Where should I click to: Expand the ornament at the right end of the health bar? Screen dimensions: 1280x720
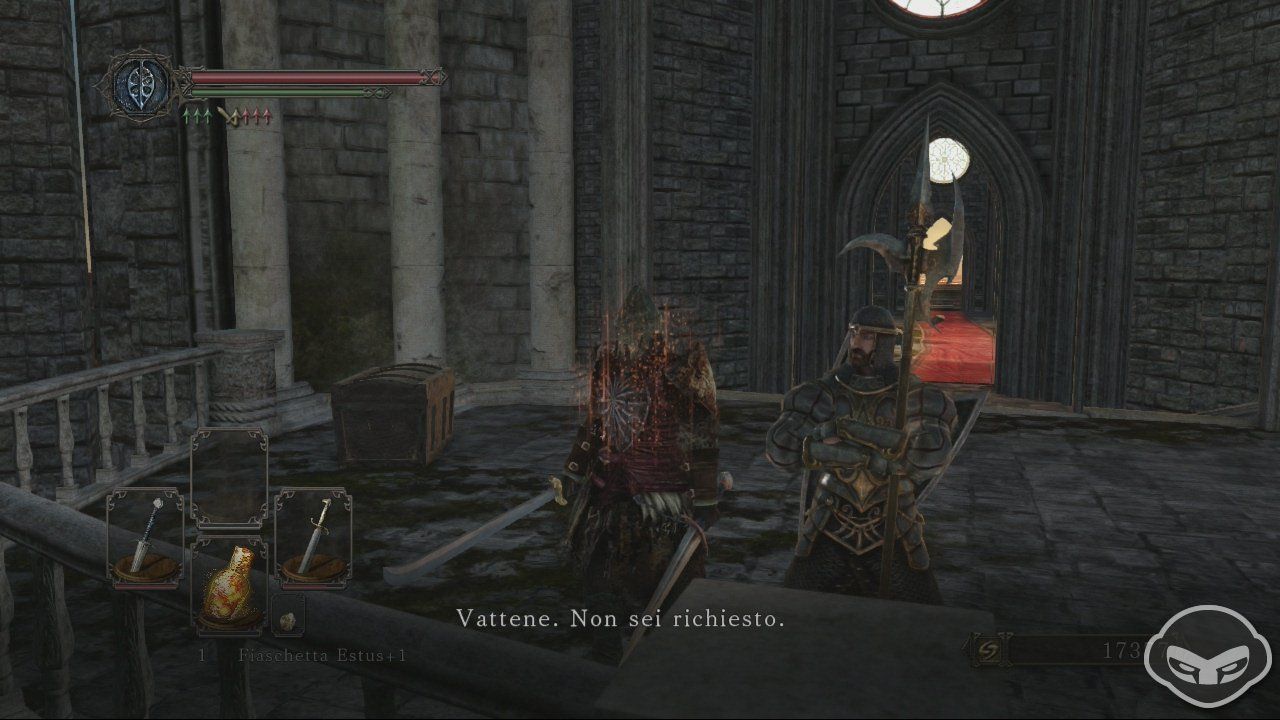pyautogui.click(x=433, y=75)
